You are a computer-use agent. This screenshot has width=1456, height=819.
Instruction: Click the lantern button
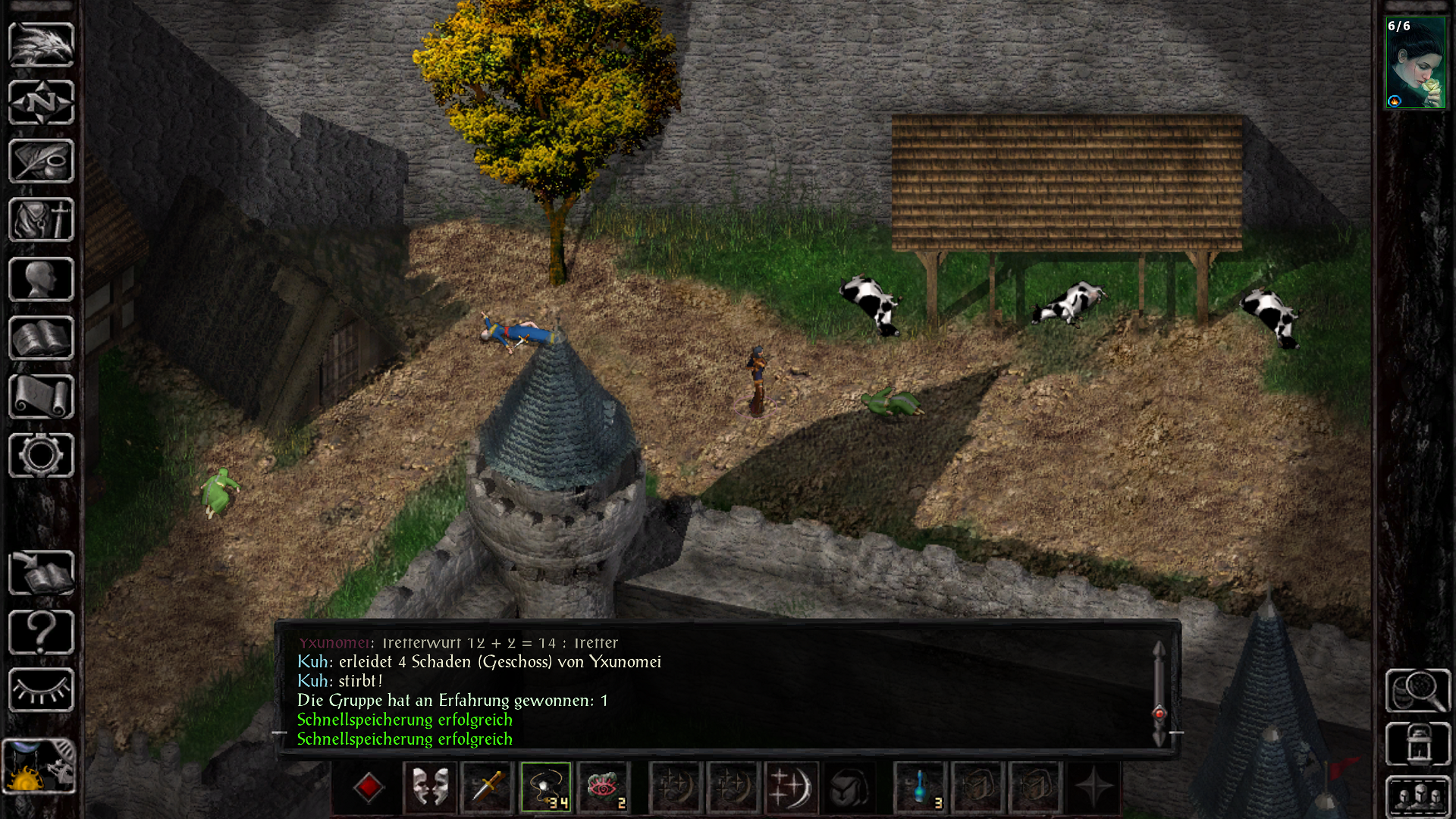pos(1417,743)
